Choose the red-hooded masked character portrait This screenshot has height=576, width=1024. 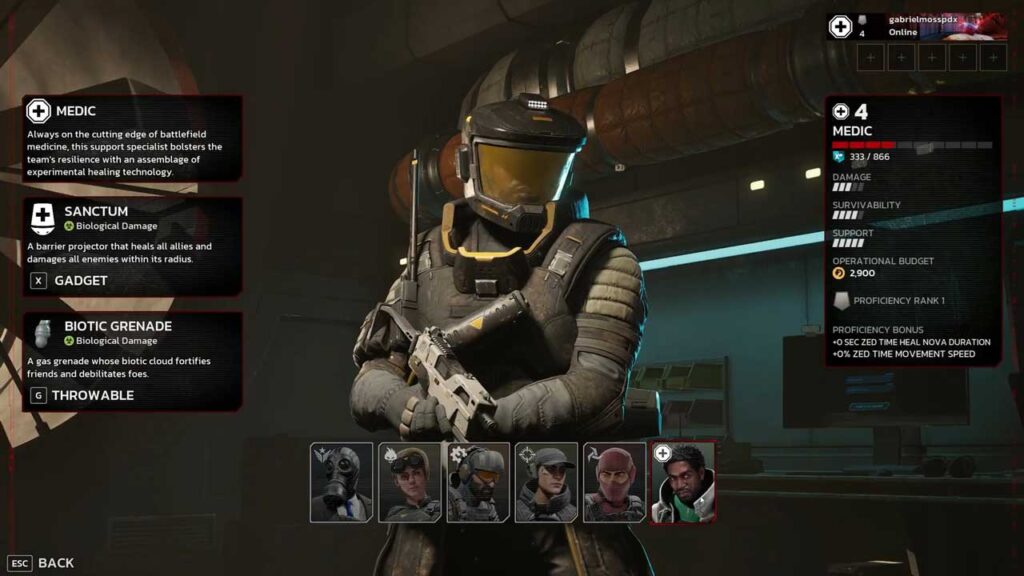pos(614,482)
